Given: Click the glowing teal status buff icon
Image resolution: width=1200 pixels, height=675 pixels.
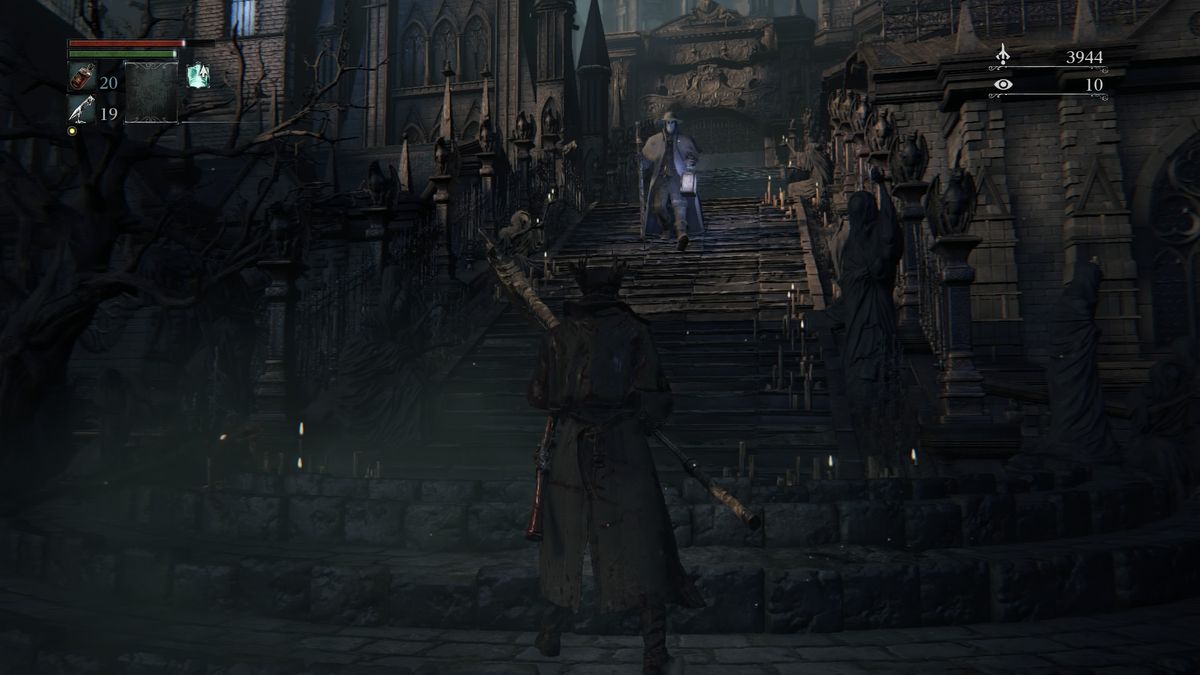Looking at the screenshot, I should pyautogui.click(x=197, y=75).
